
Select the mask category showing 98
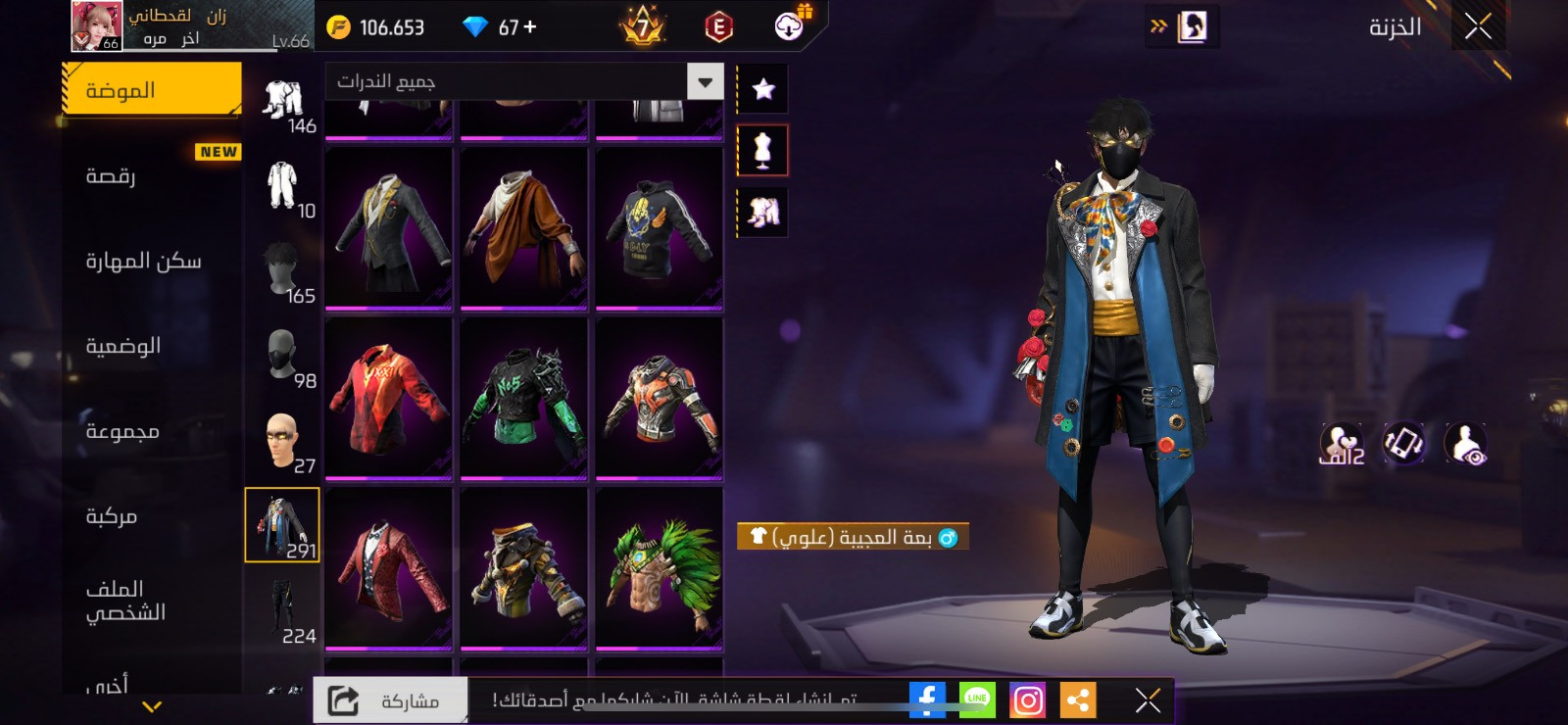[x=282, y=356]
